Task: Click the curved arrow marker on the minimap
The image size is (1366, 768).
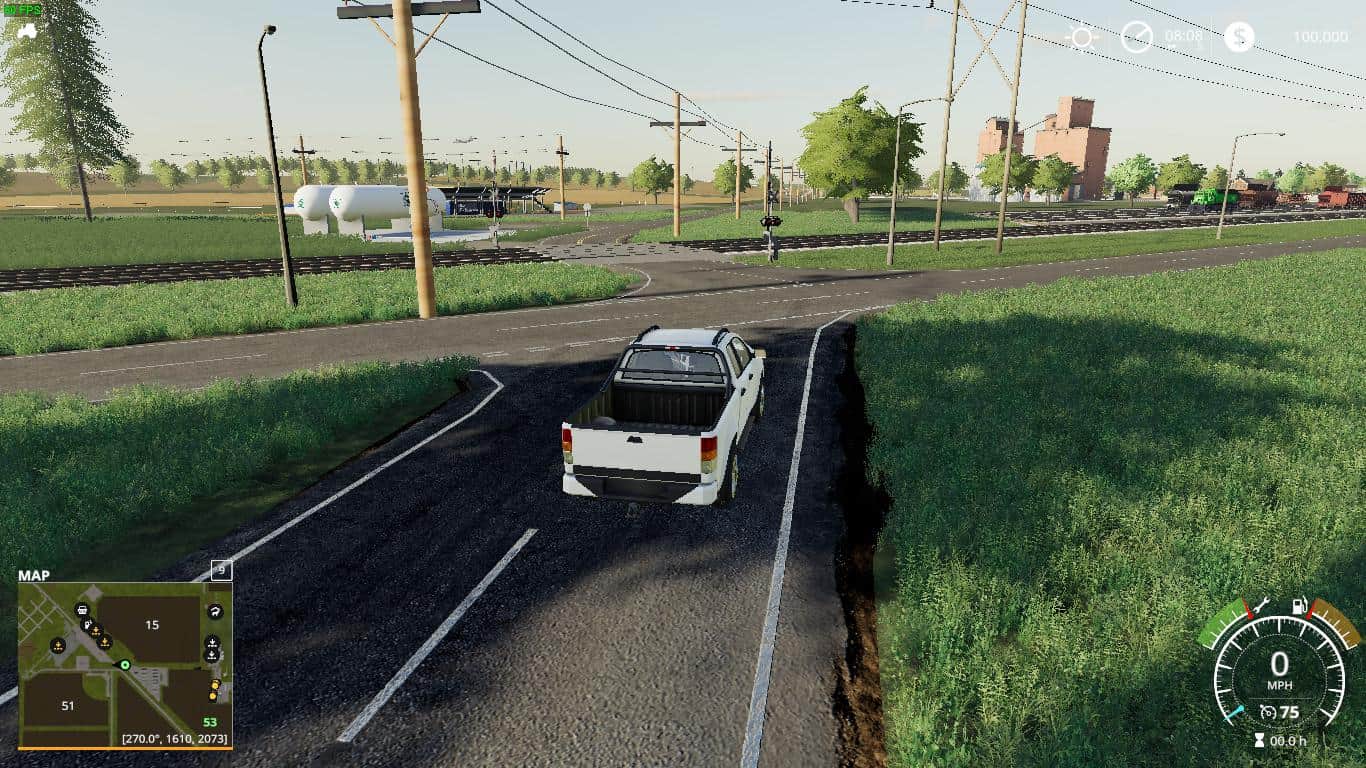Action: pyautogui.click(x=215, y=611)
